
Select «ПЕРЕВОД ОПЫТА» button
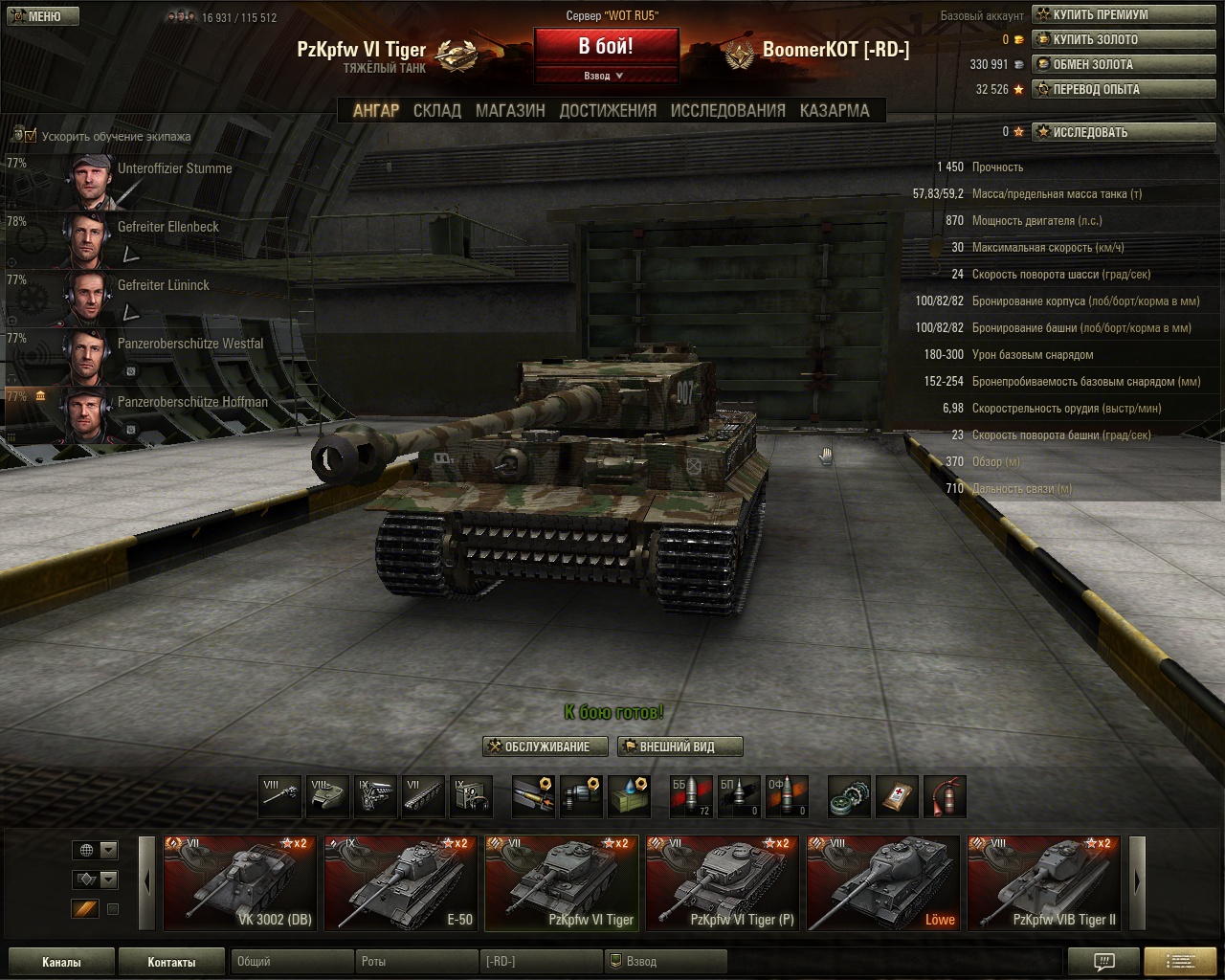click(1096, 89)
